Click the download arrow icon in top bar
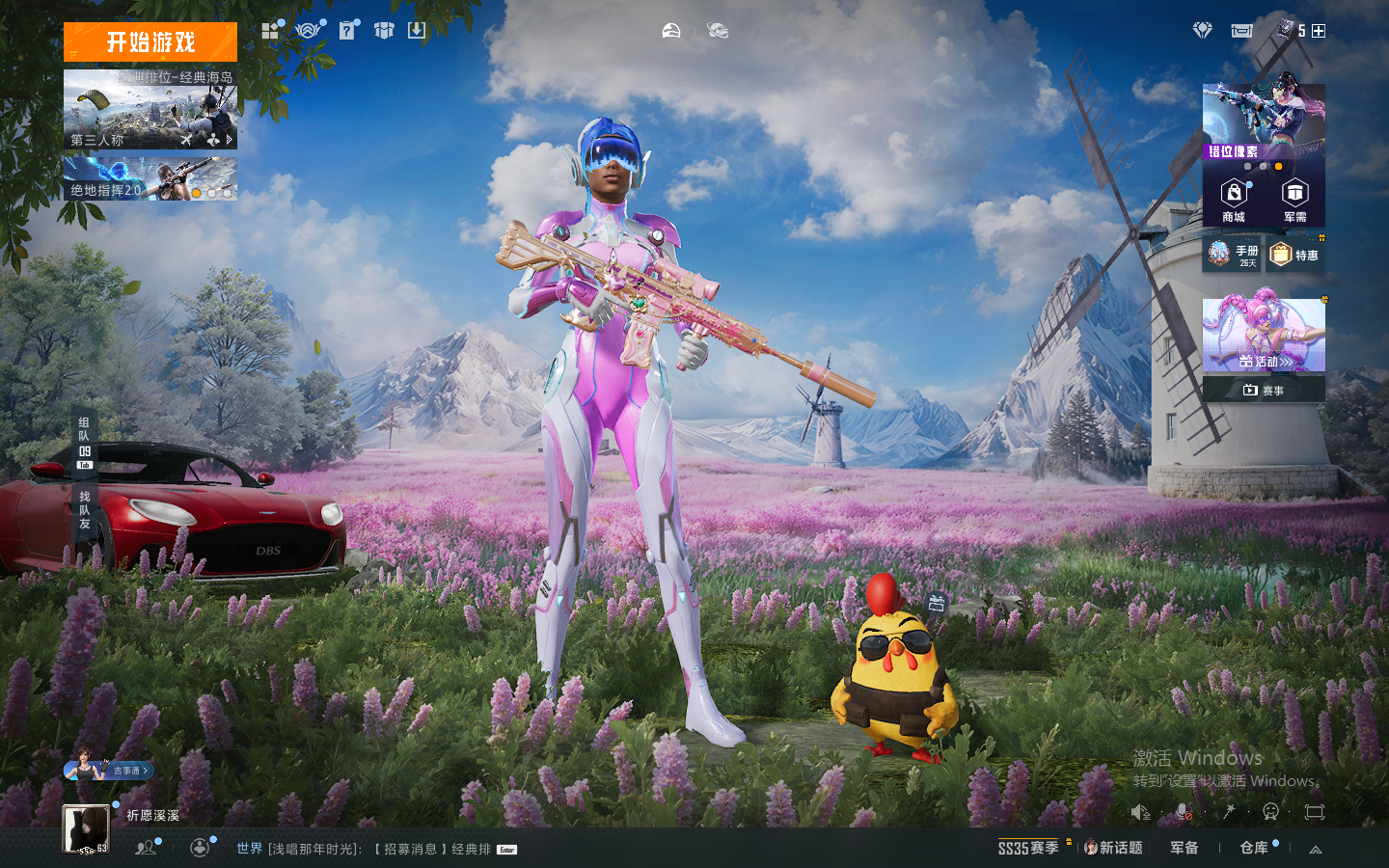1389x868 pixels. pyautogui.click(x=416, y=31)
